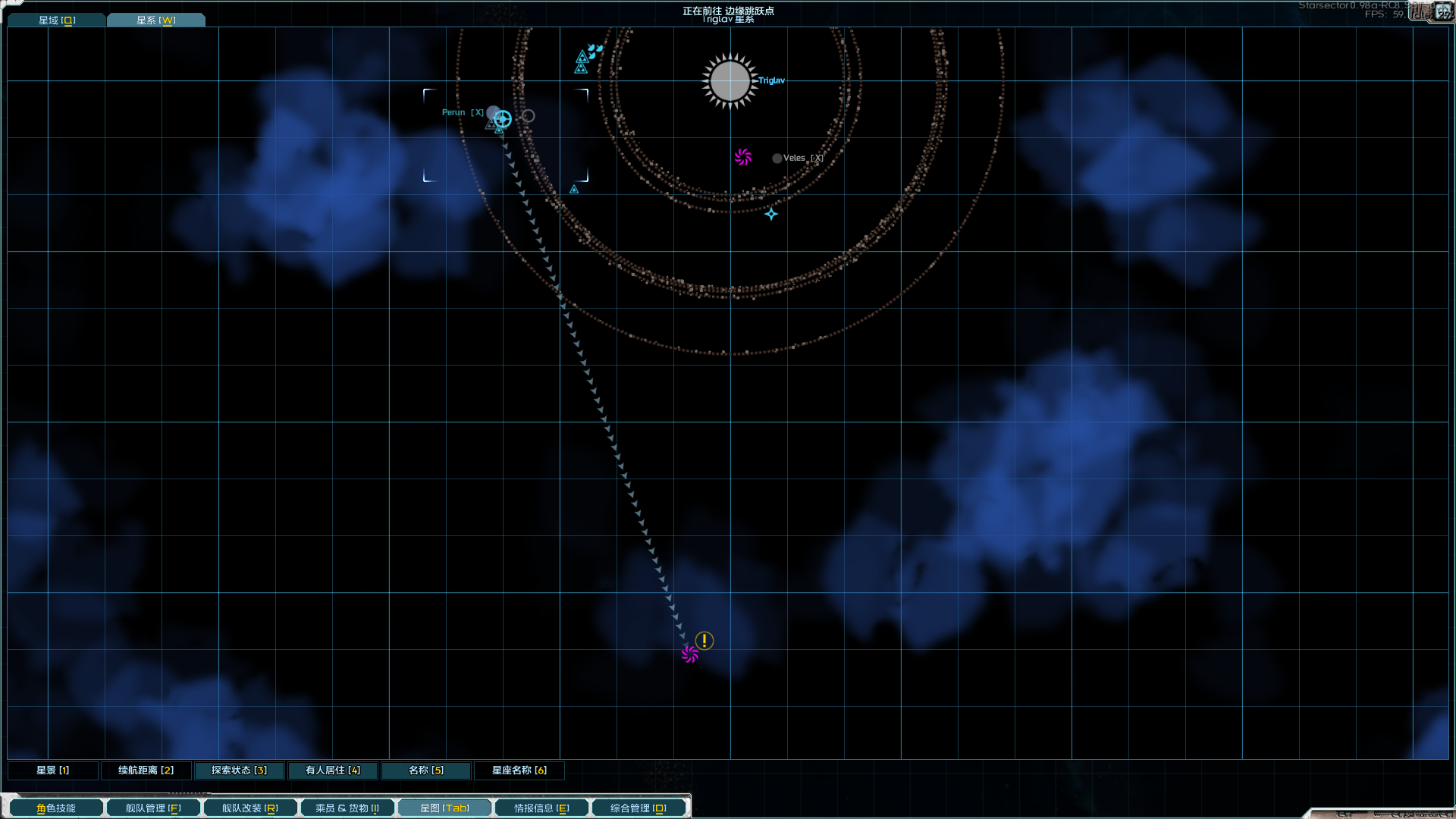1456x819 pixels.
Task: Switch to the 星域 [Q] hyperspace tab
Action: (x=56, y=20)
